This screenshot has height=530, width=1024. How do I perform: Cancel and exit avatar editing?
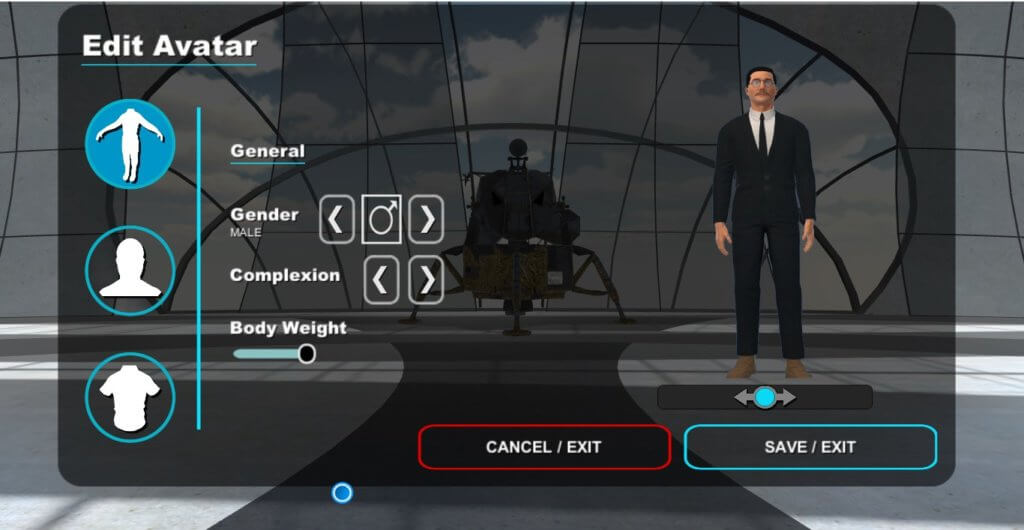pyautogui.click(x=544, y=447)
